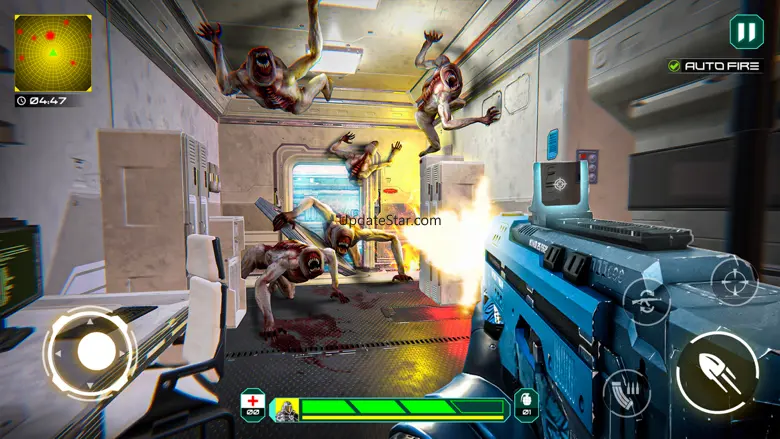
Task: Use the medkit health pack
Action: pos(253,404)
